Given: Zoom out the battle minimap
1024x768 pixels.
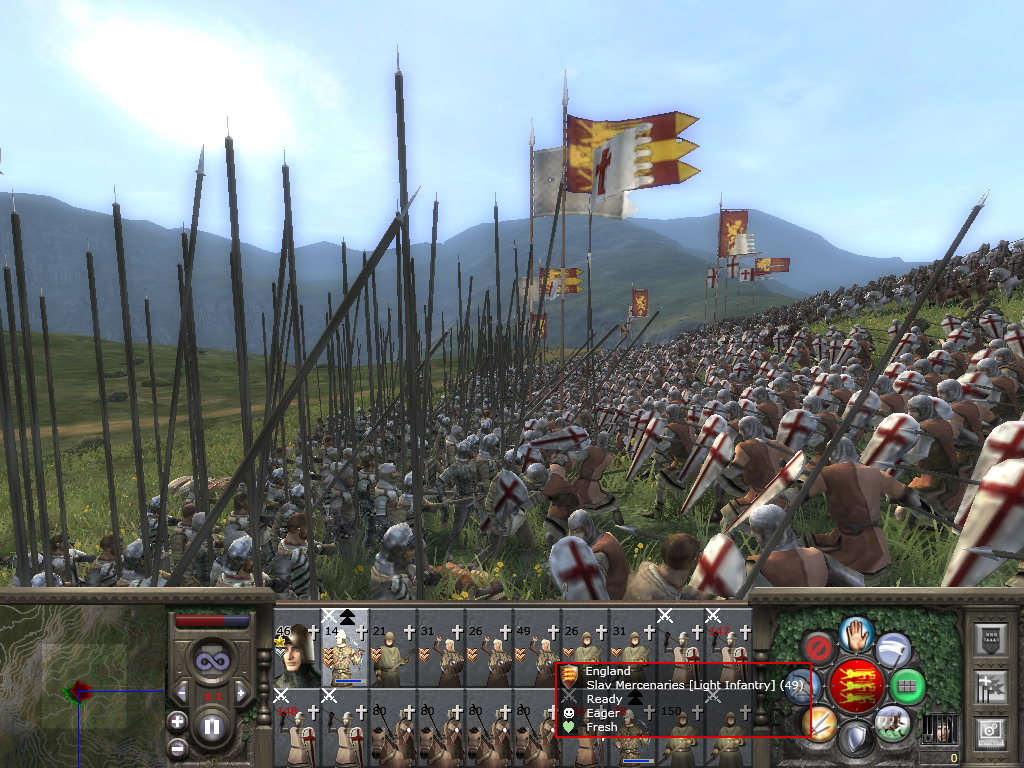Looking at the screenshot, I should tap(177, 746).
